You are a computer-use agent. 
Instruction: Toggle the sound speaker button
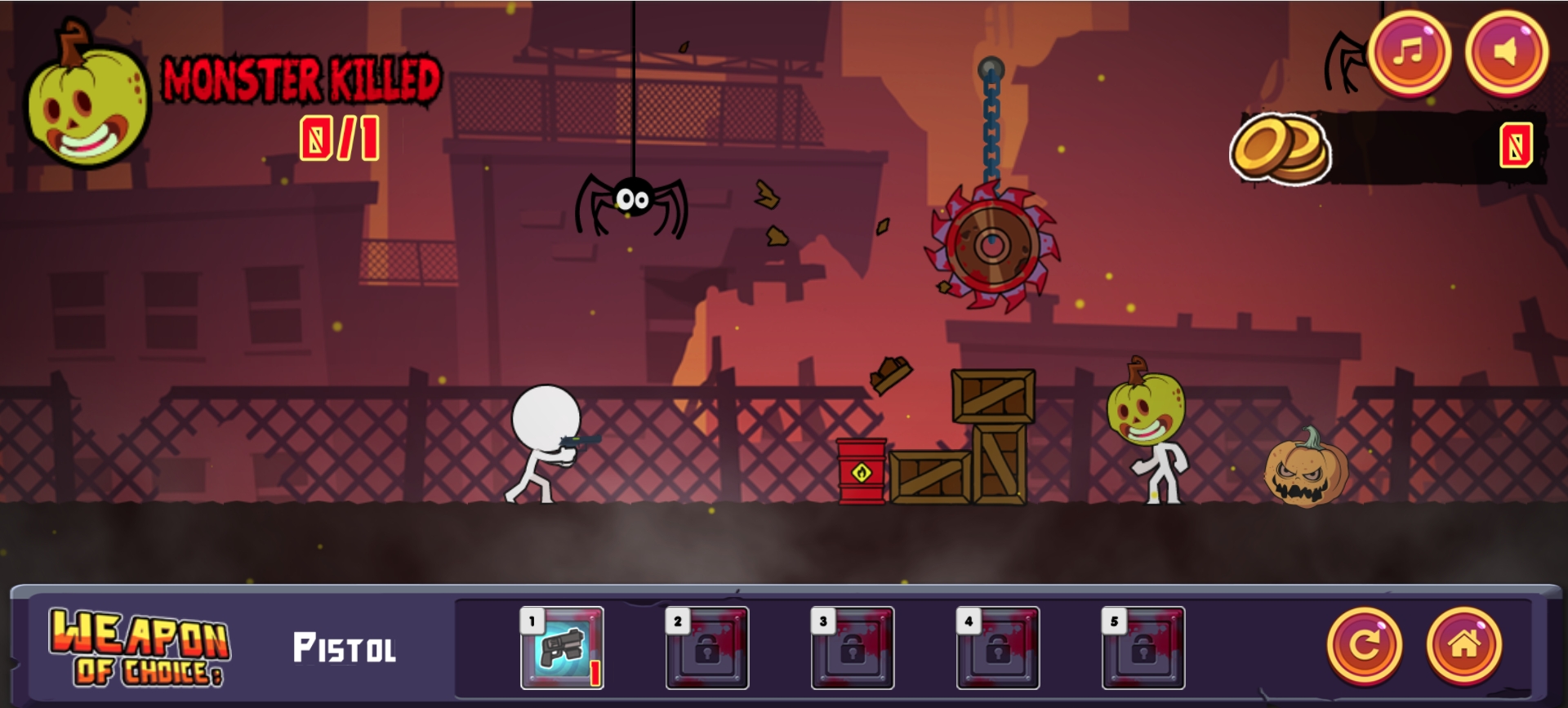(x=1506, y=52)
